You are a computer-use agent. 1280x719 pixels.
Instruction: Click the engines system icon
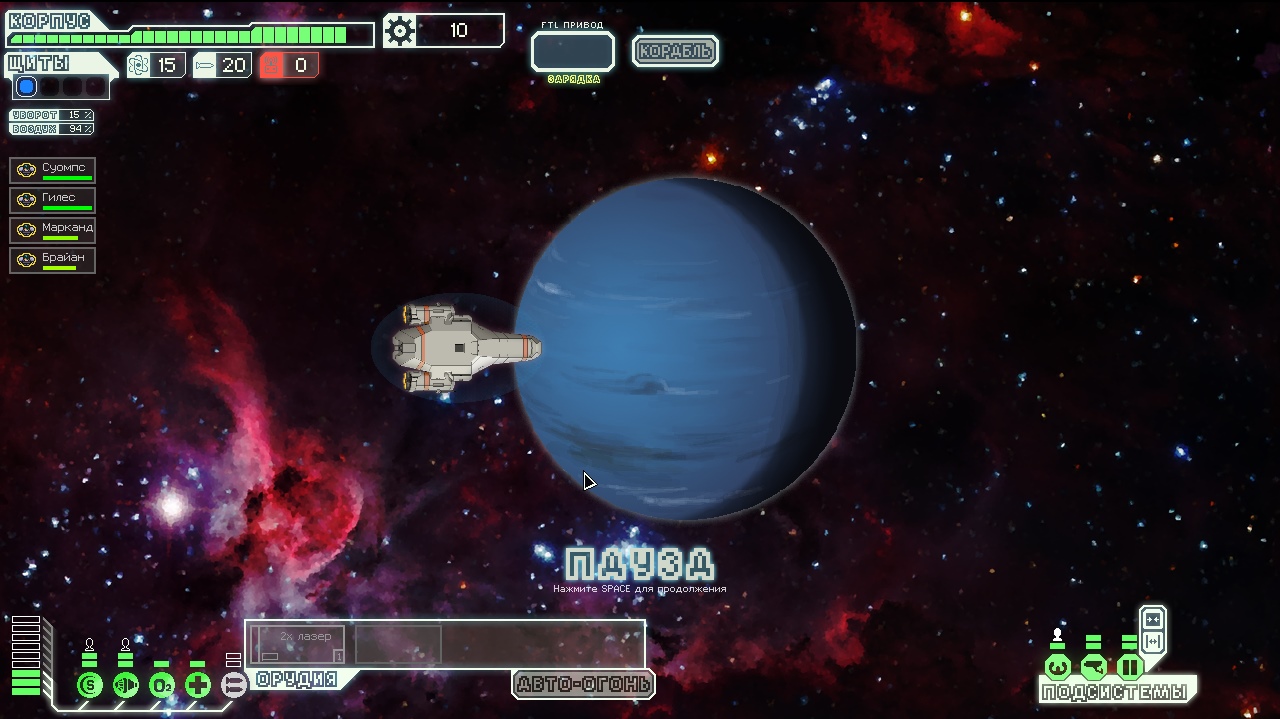[x=126, y=685]
